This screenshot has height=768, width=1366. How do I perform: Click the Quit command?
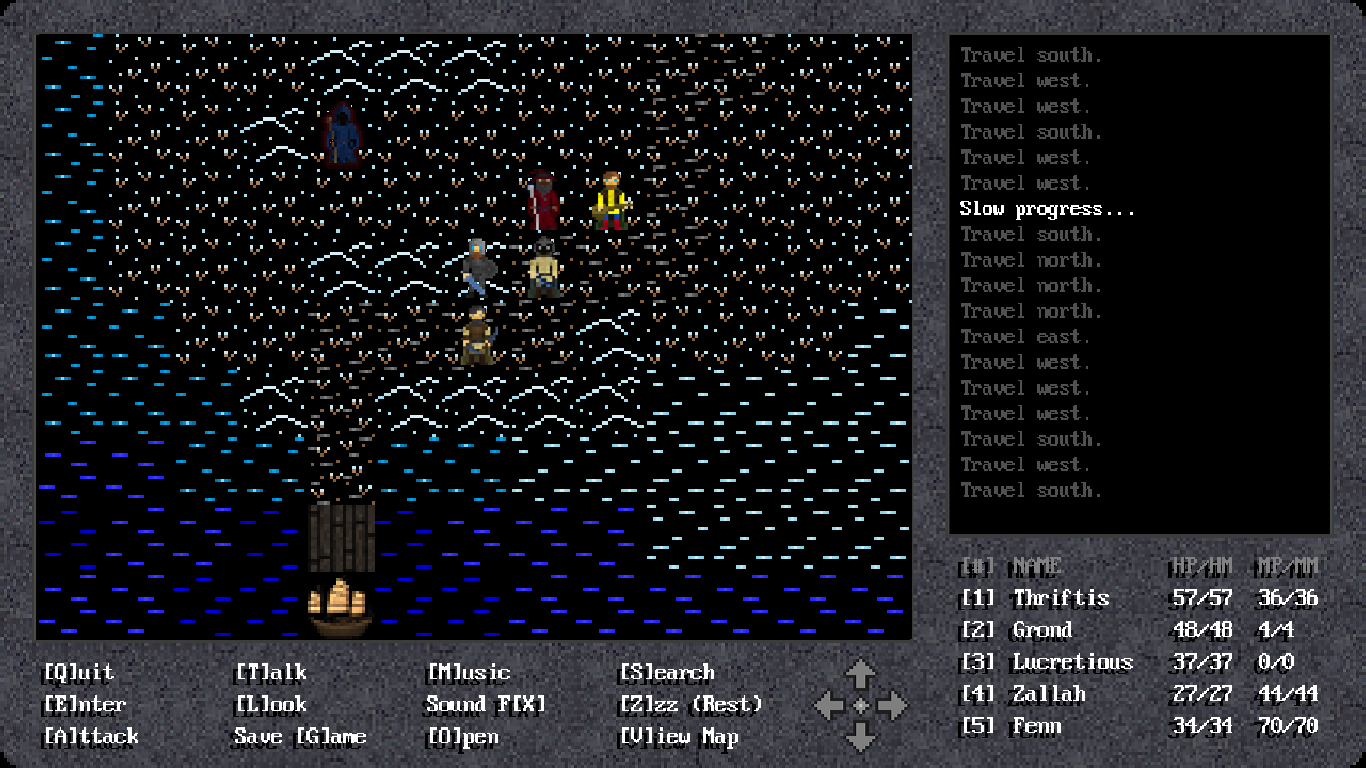click(79, 672)
